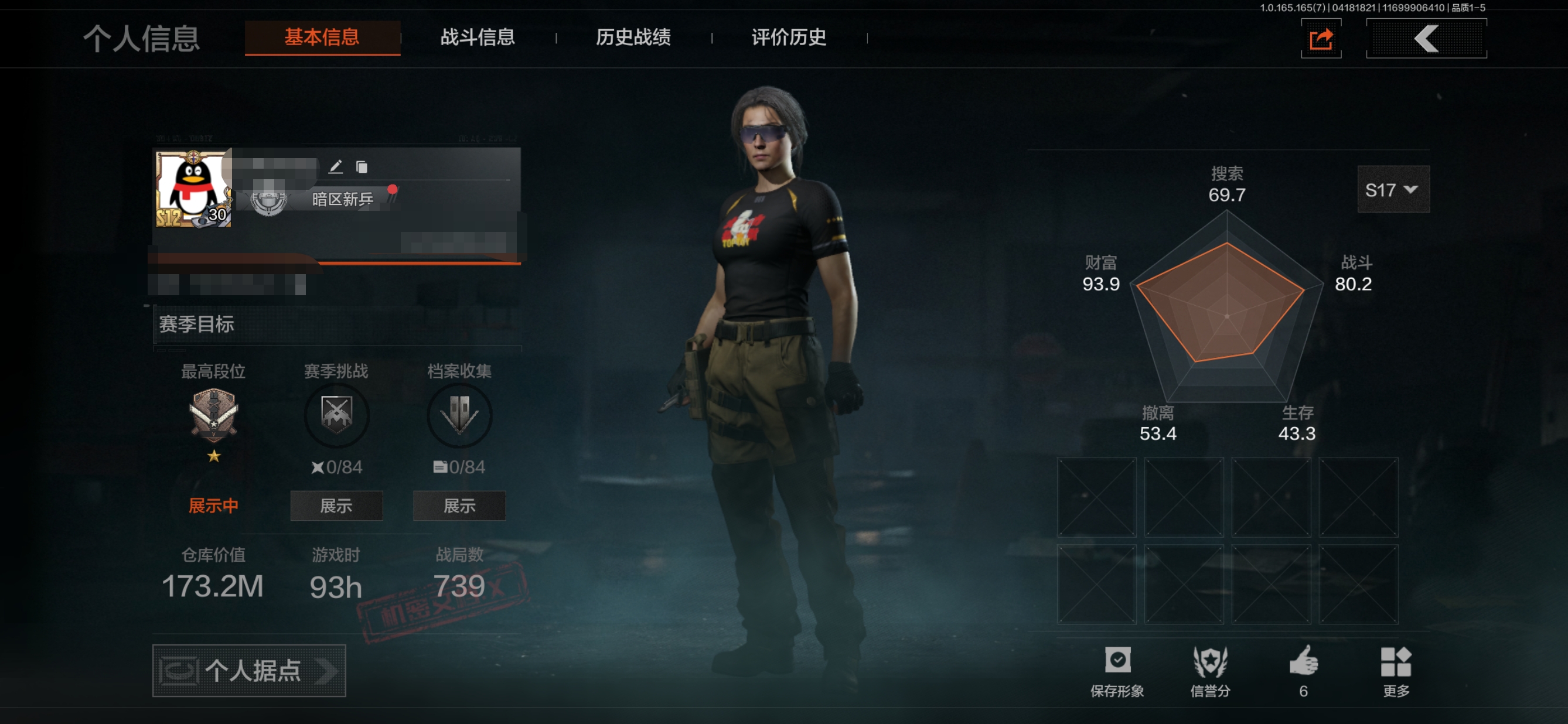Select the 历史战绩 tab

tap(633, 37)
